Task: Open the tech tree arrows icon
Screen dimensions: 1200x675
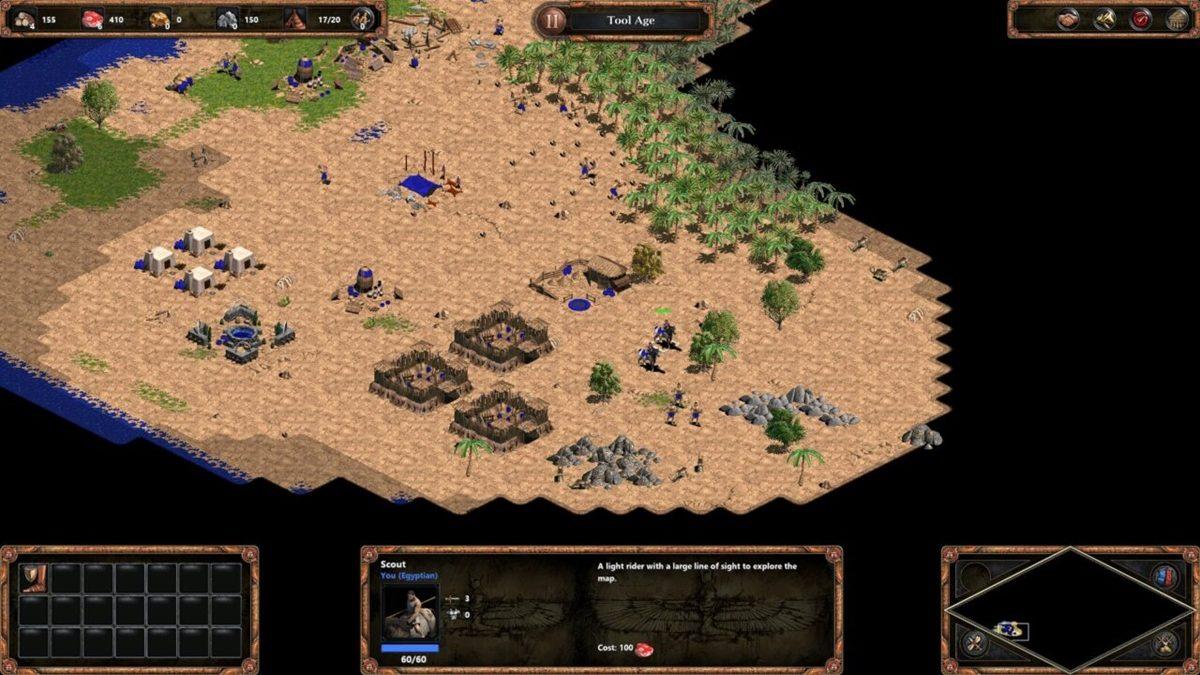Action: point(1105,19)
